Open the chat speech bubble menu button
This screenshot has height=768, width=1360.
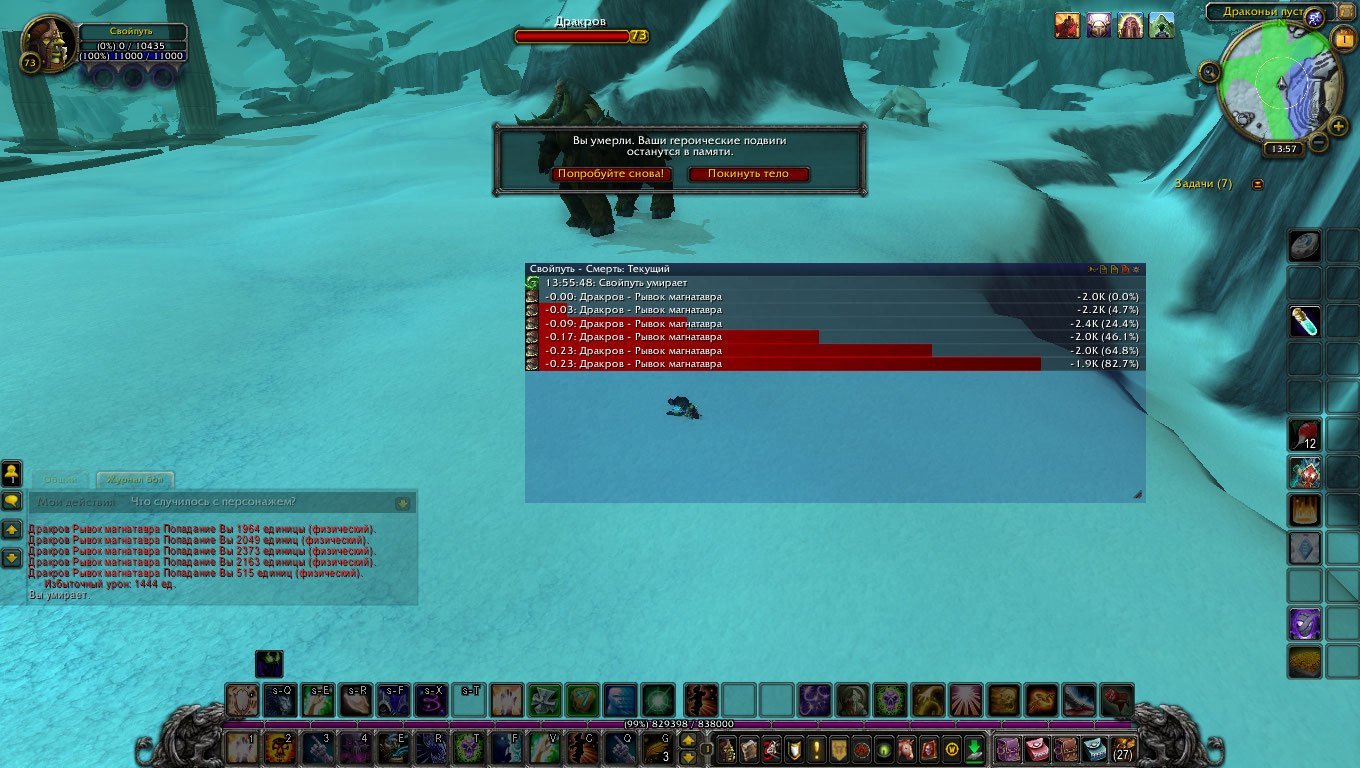12,500
